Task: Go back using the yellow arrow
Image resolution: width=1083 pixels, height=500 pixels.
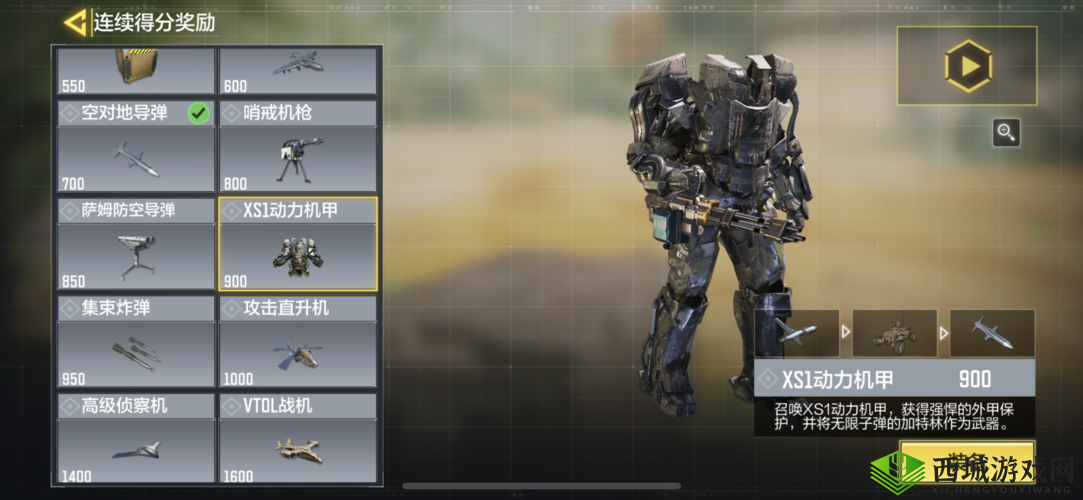Action: pos(74,22)
